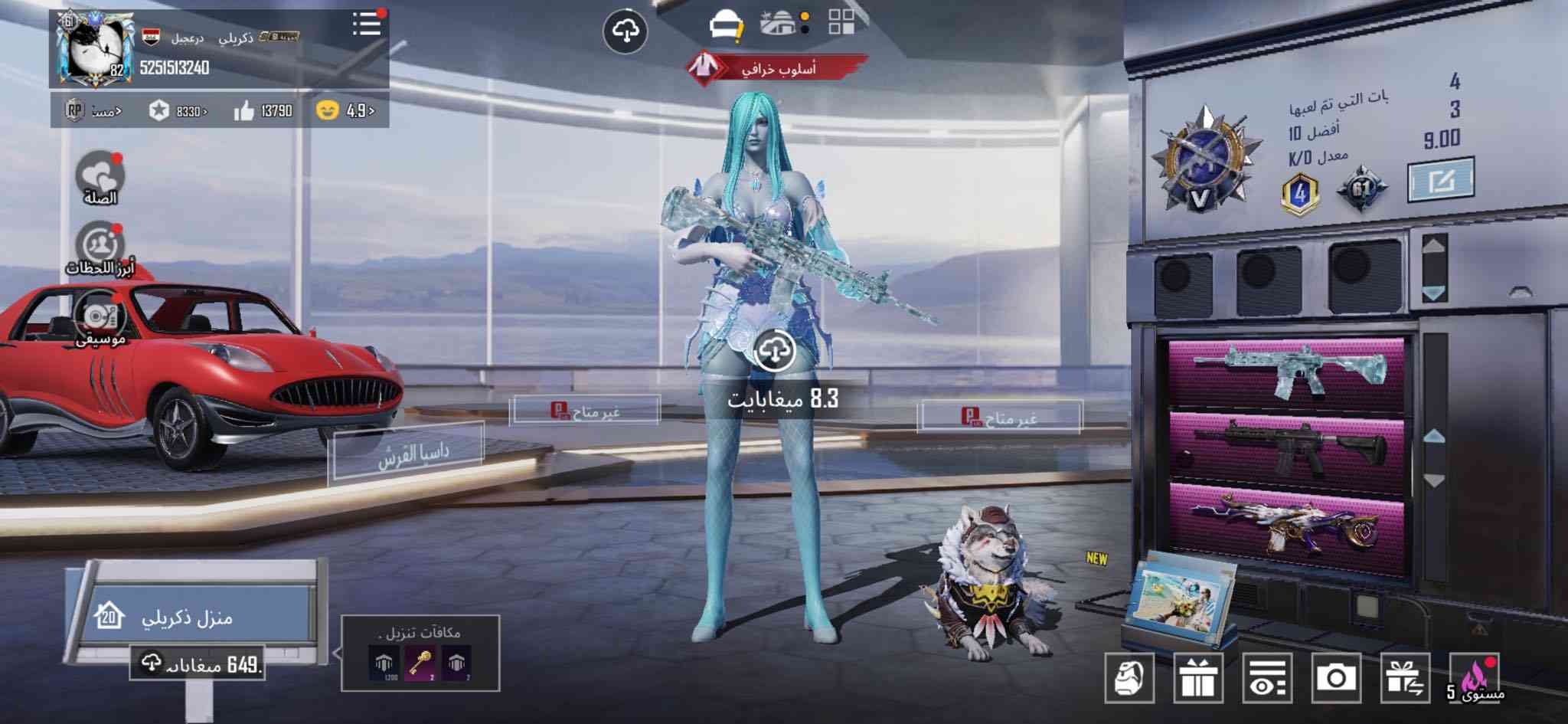Select the glacier M416 weapon slot

[1286, 371]
